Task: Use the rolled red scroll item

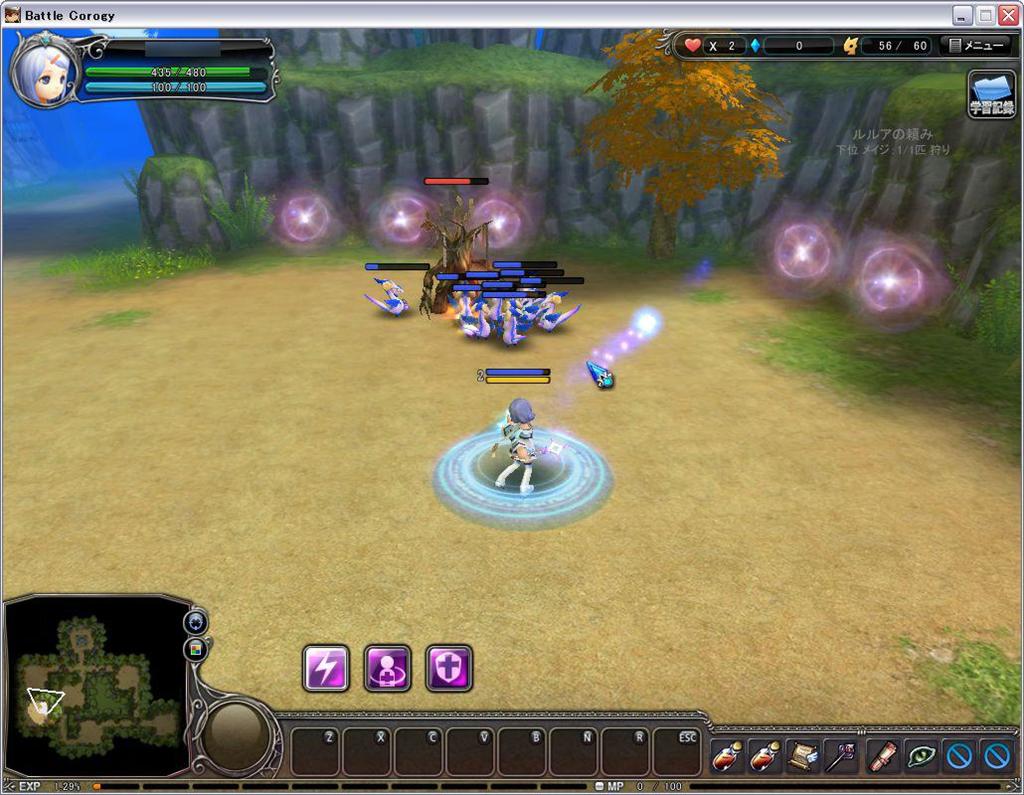Action: tap(881, 757)
